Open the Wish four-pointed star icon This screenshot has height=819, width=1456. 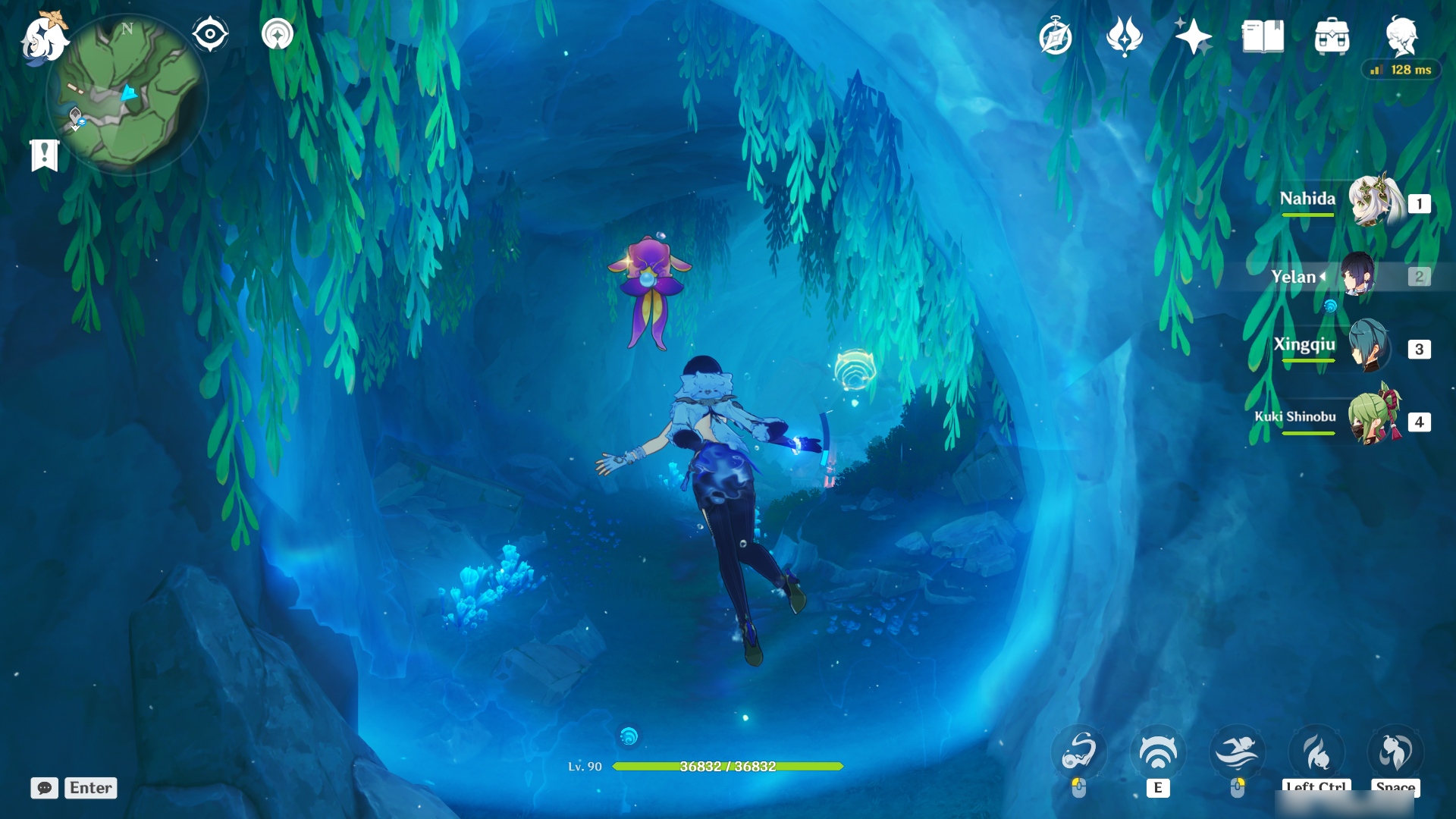click(1192, 36)
